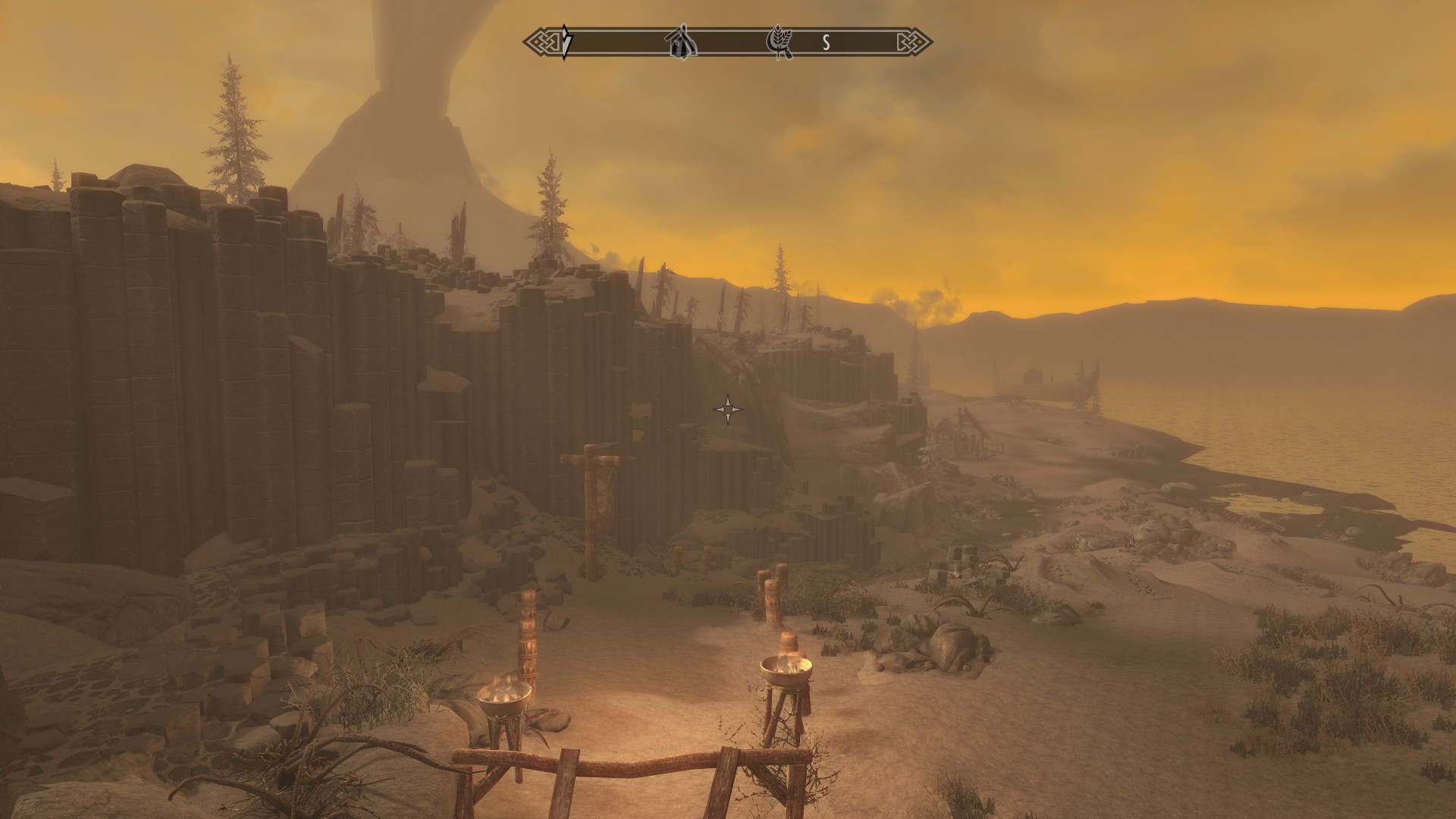Viewport: 1456px width, 819px height.
Task: Click the farm wheat marker on the compass
Action: (781, 42)
